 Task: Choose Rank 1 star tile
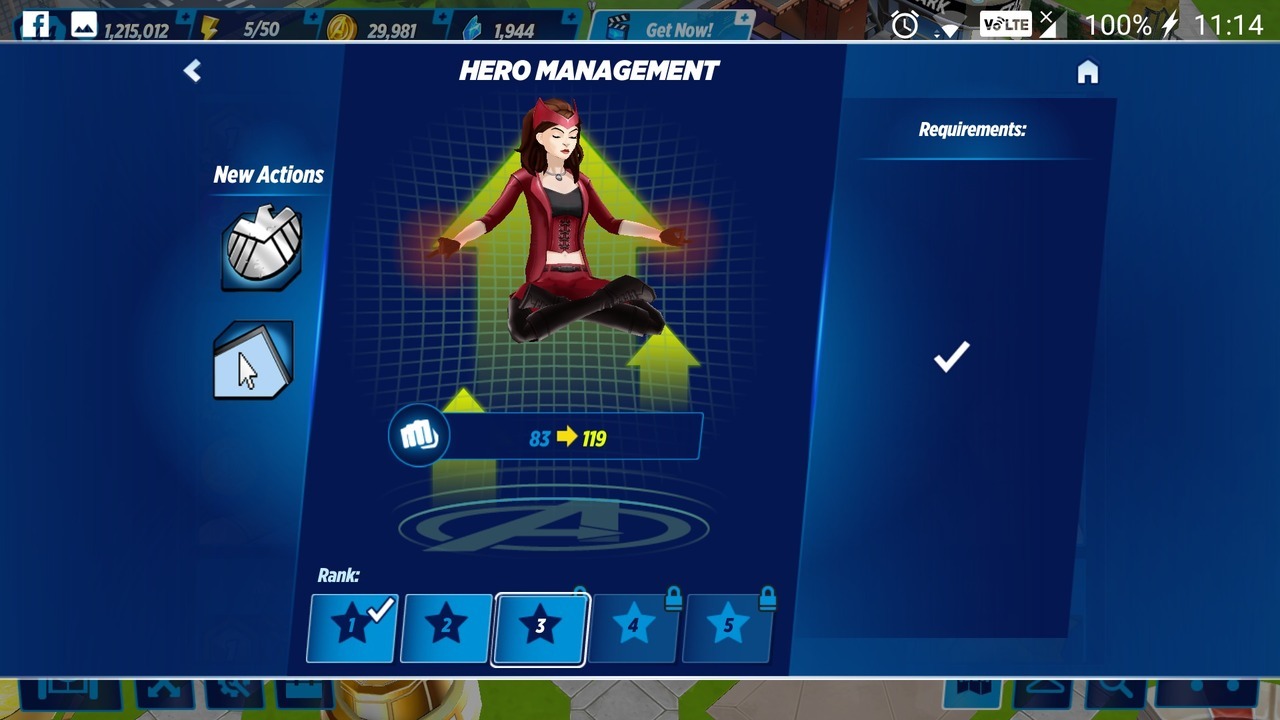tap(352, 628)
